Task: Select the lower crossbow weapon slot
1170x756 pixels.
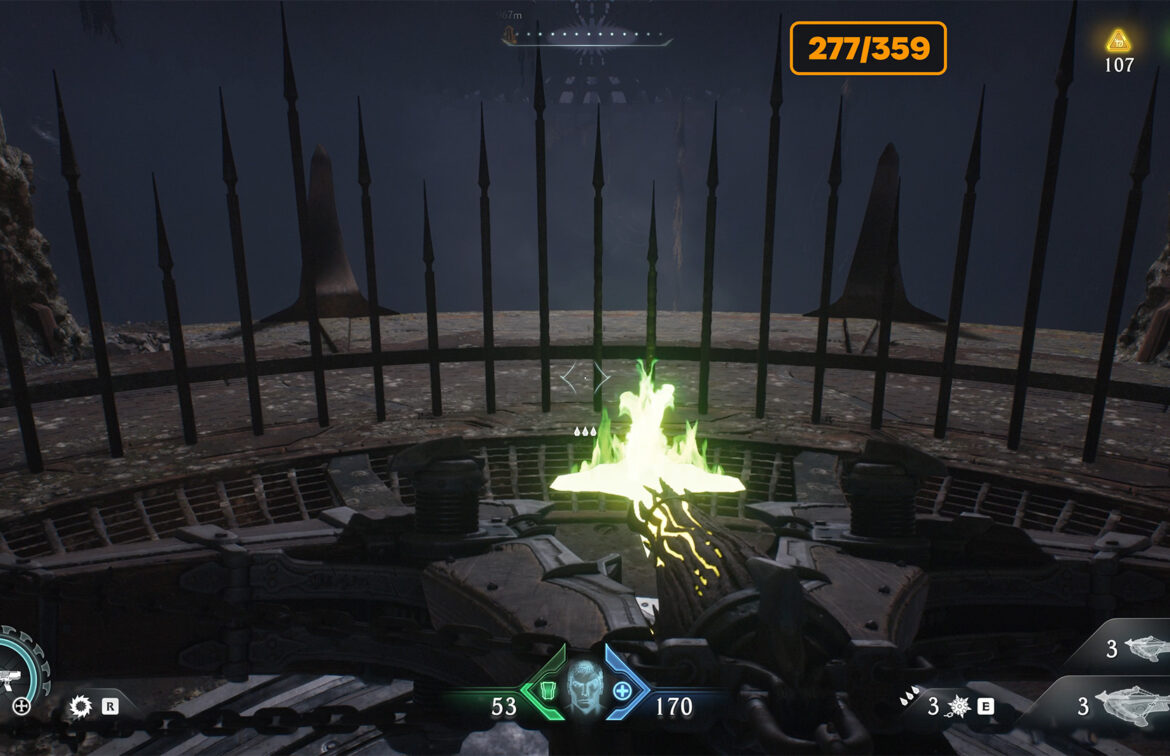Action: (x=1128, y=706)
